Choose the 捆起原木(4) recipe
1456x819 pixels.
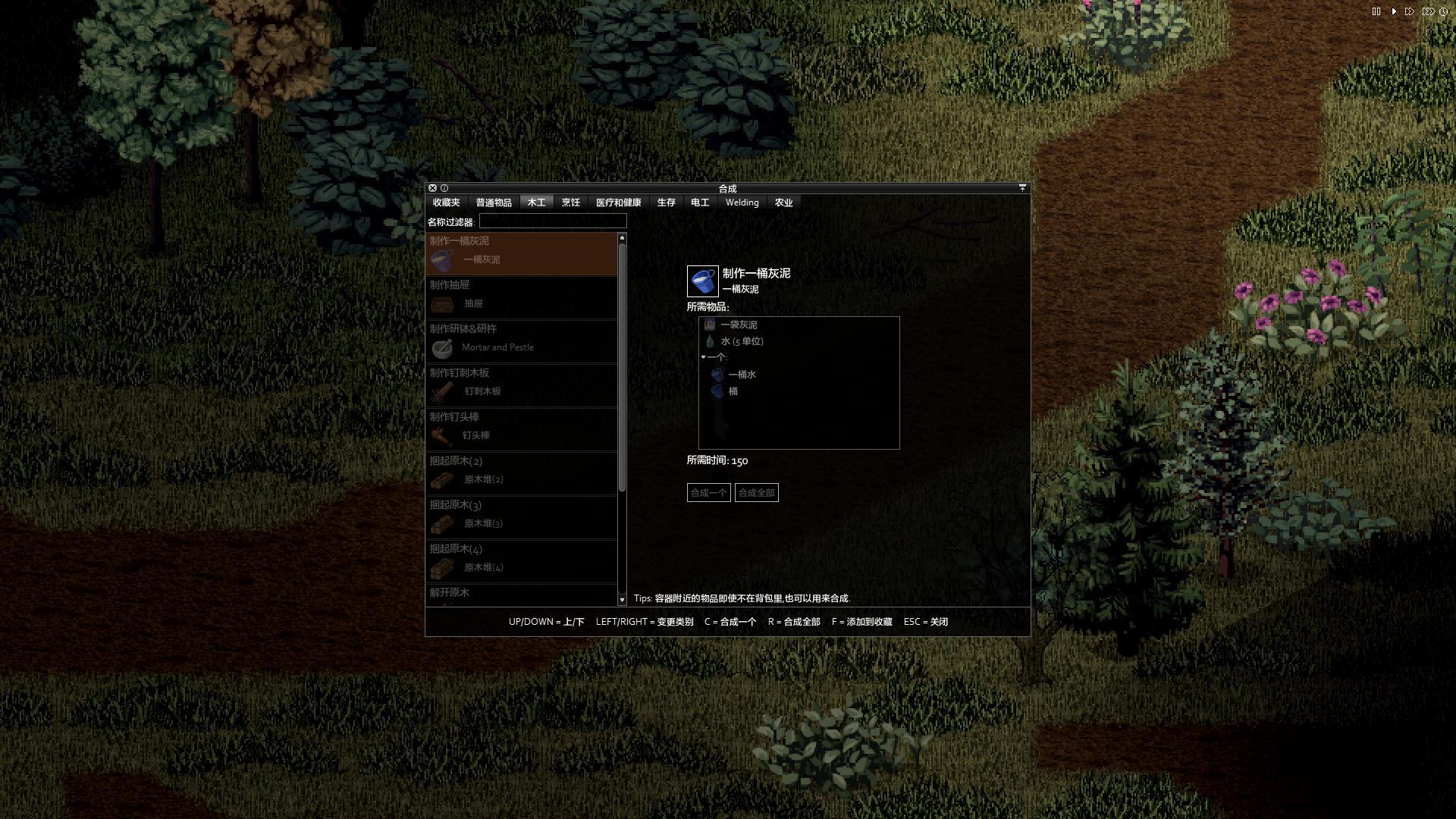[522, 560]
